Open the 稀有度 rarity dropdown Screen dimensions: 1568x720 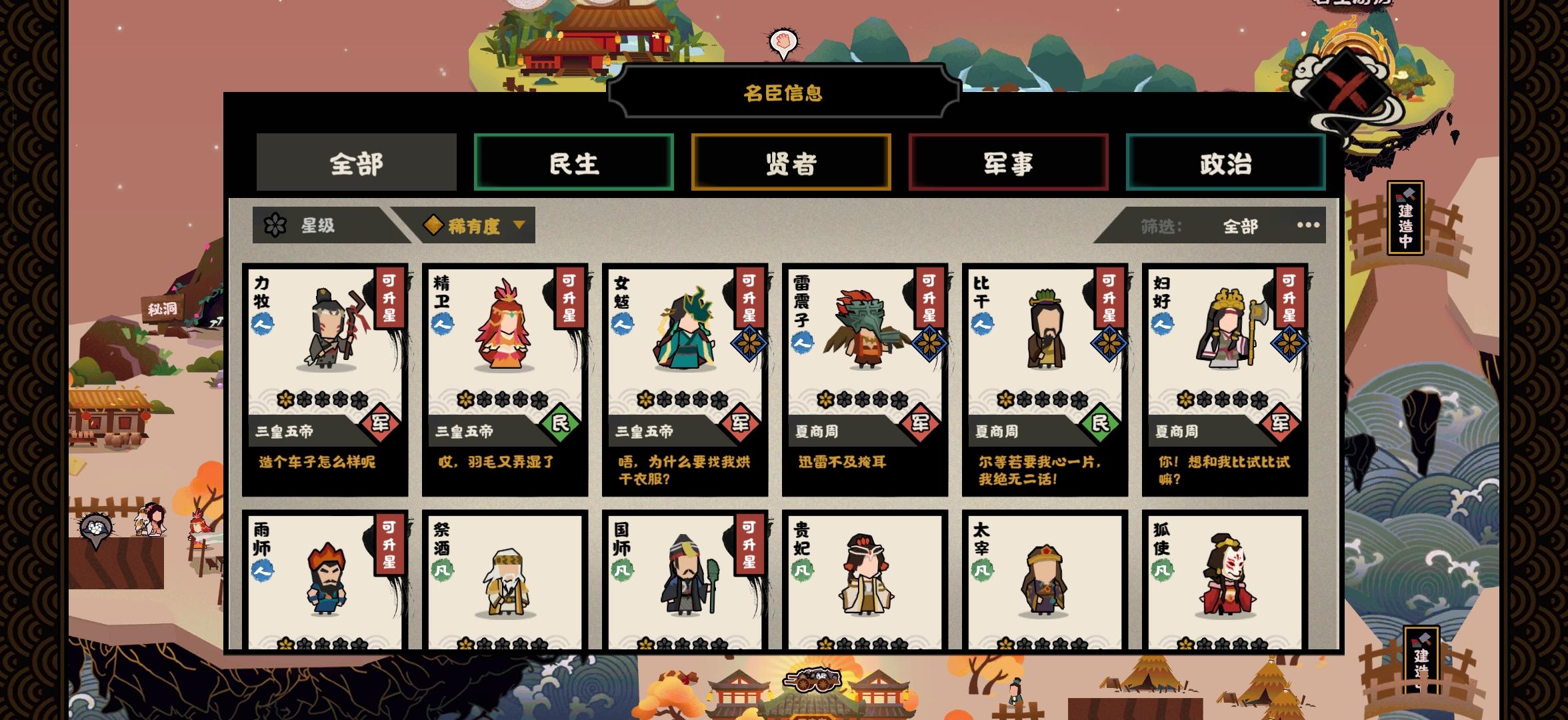point(477,225)
